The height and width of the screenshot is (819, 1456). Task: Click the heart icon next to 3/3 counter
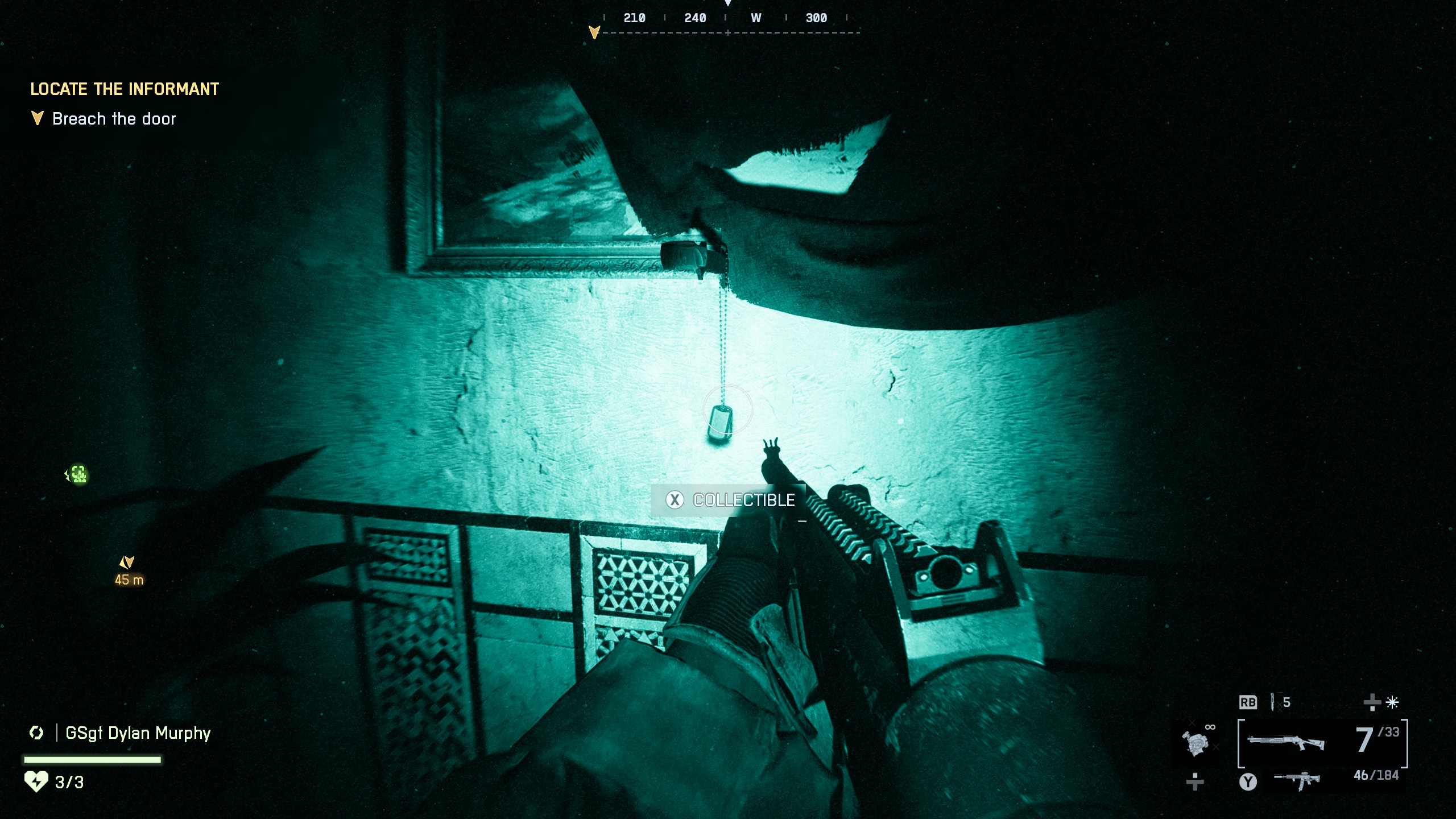[x=36, y=782]
